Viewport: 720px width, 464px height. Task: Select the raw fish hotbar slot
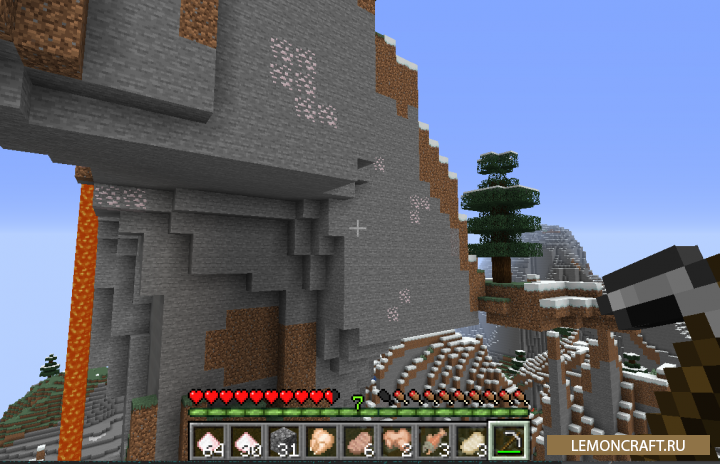433,439
